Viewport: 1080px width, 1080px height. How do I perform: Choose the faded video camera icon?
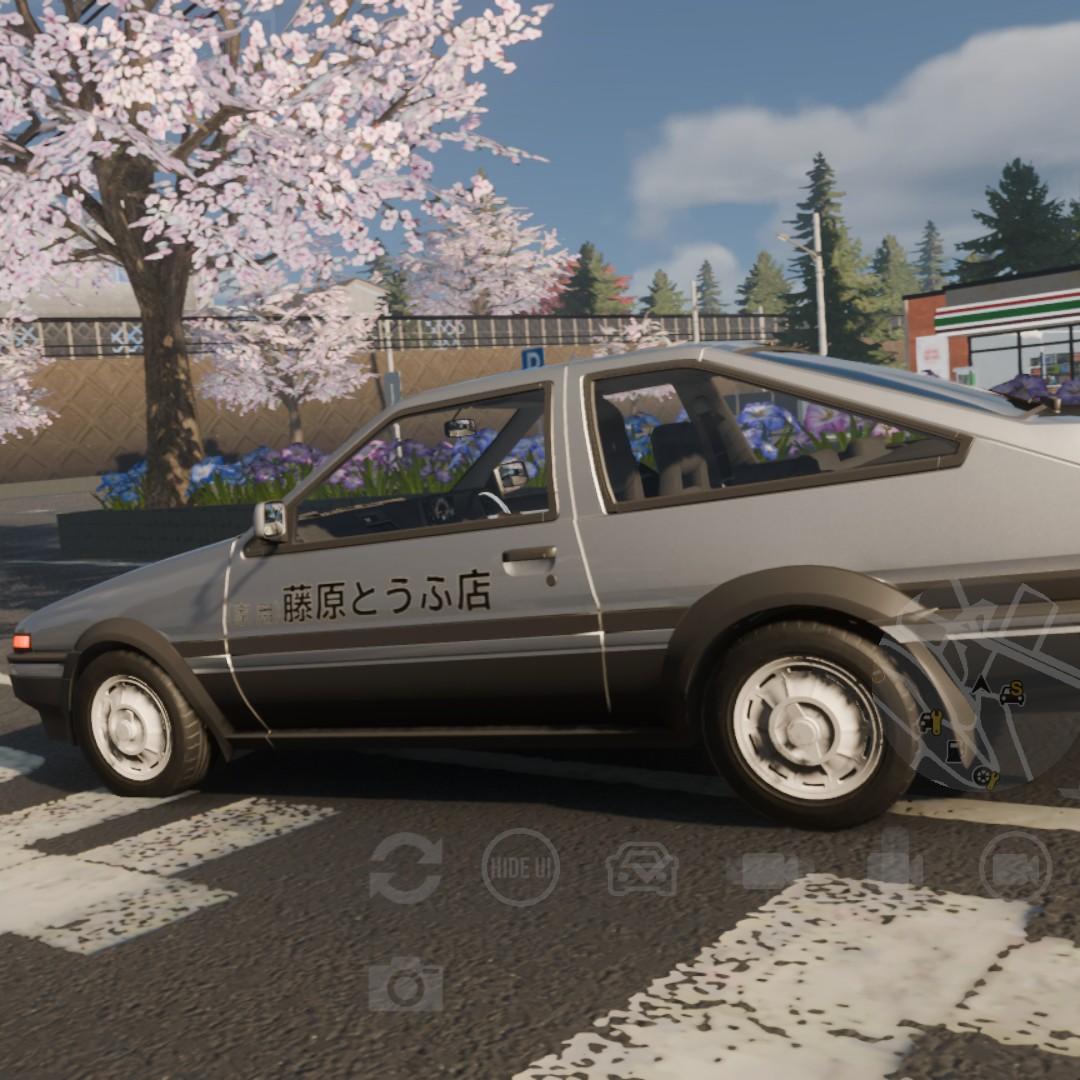768,869
